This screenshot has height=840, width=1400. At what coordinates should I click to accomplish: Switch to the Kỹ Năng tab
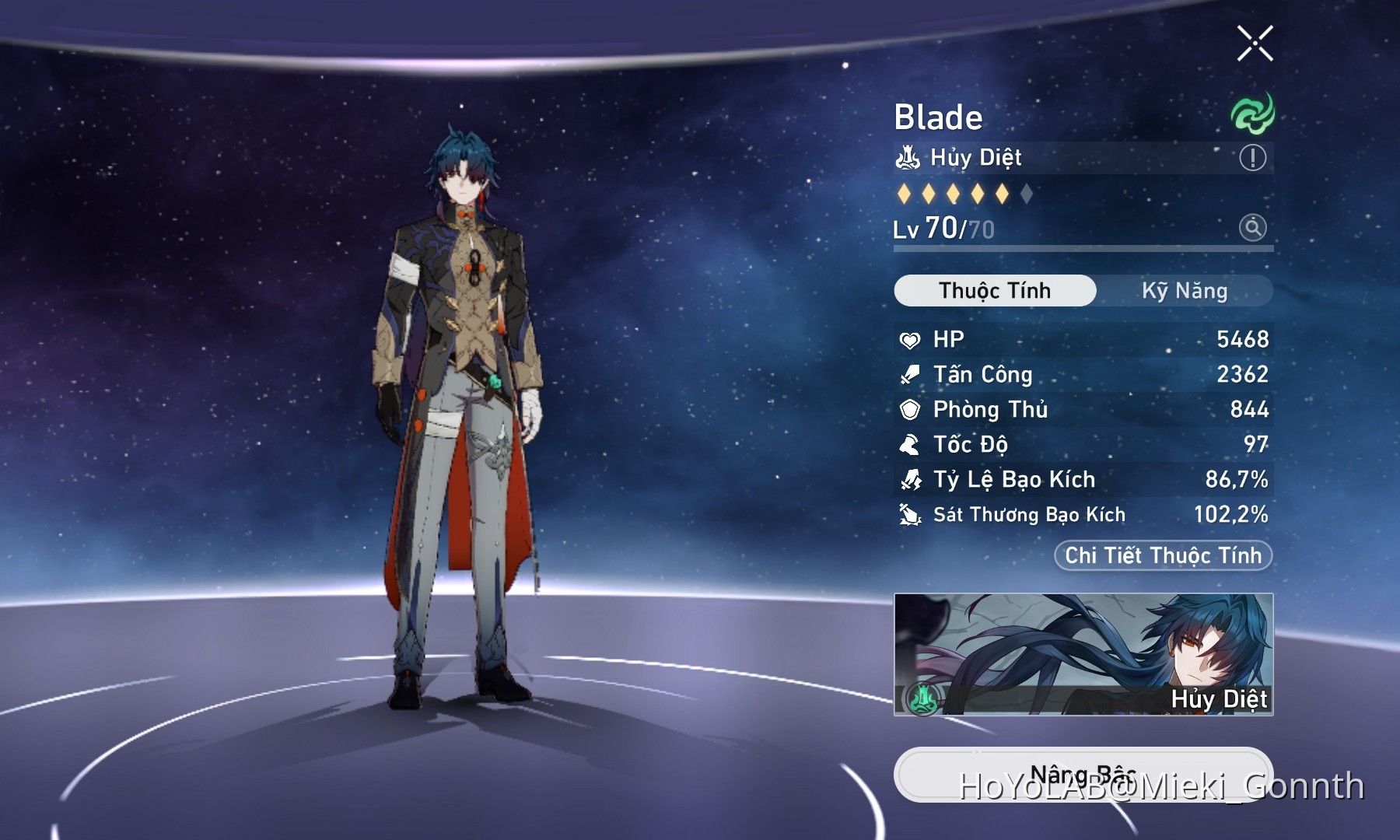point(1184,291)
